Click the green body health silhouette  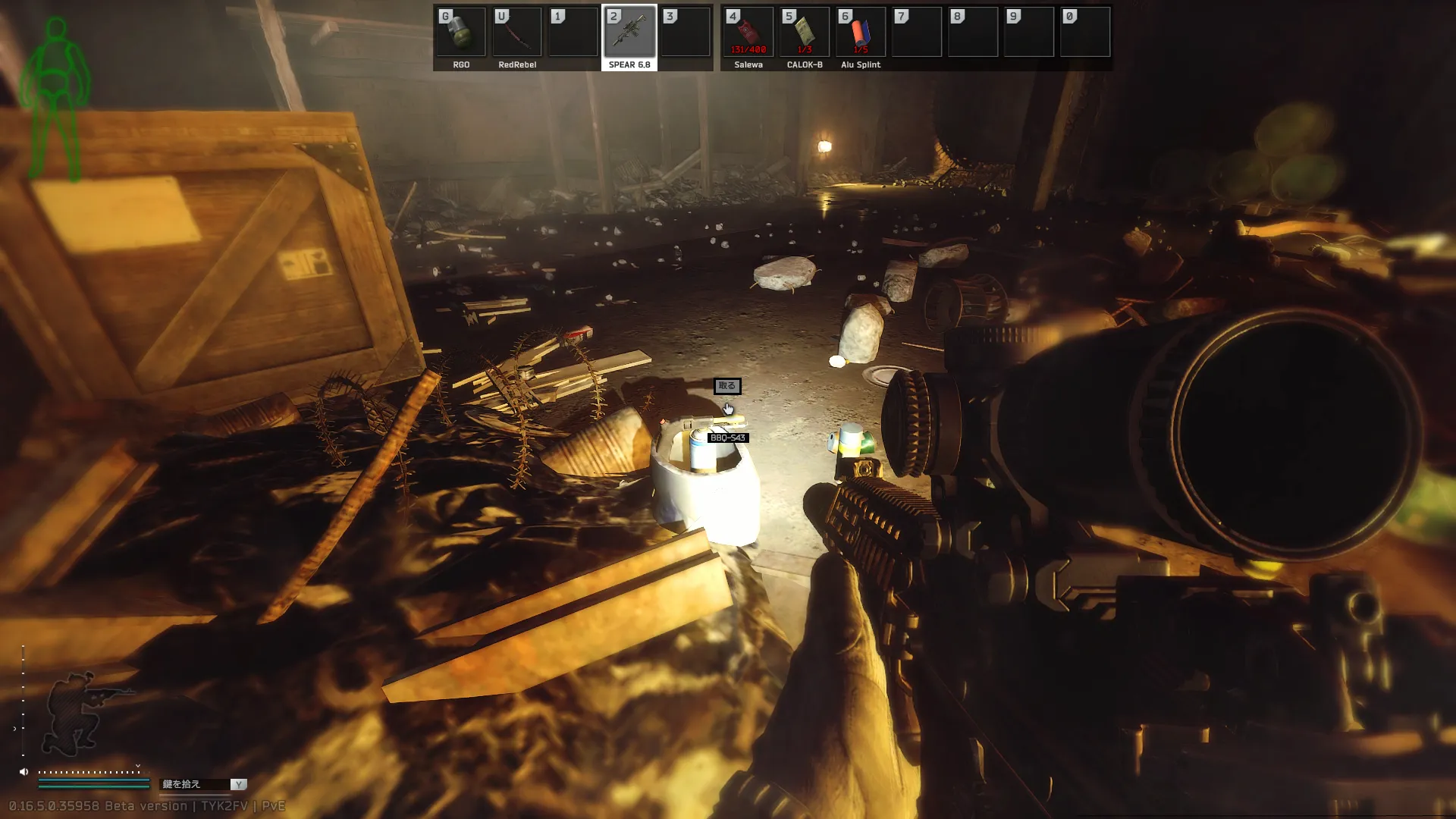(x=55, y=99)
